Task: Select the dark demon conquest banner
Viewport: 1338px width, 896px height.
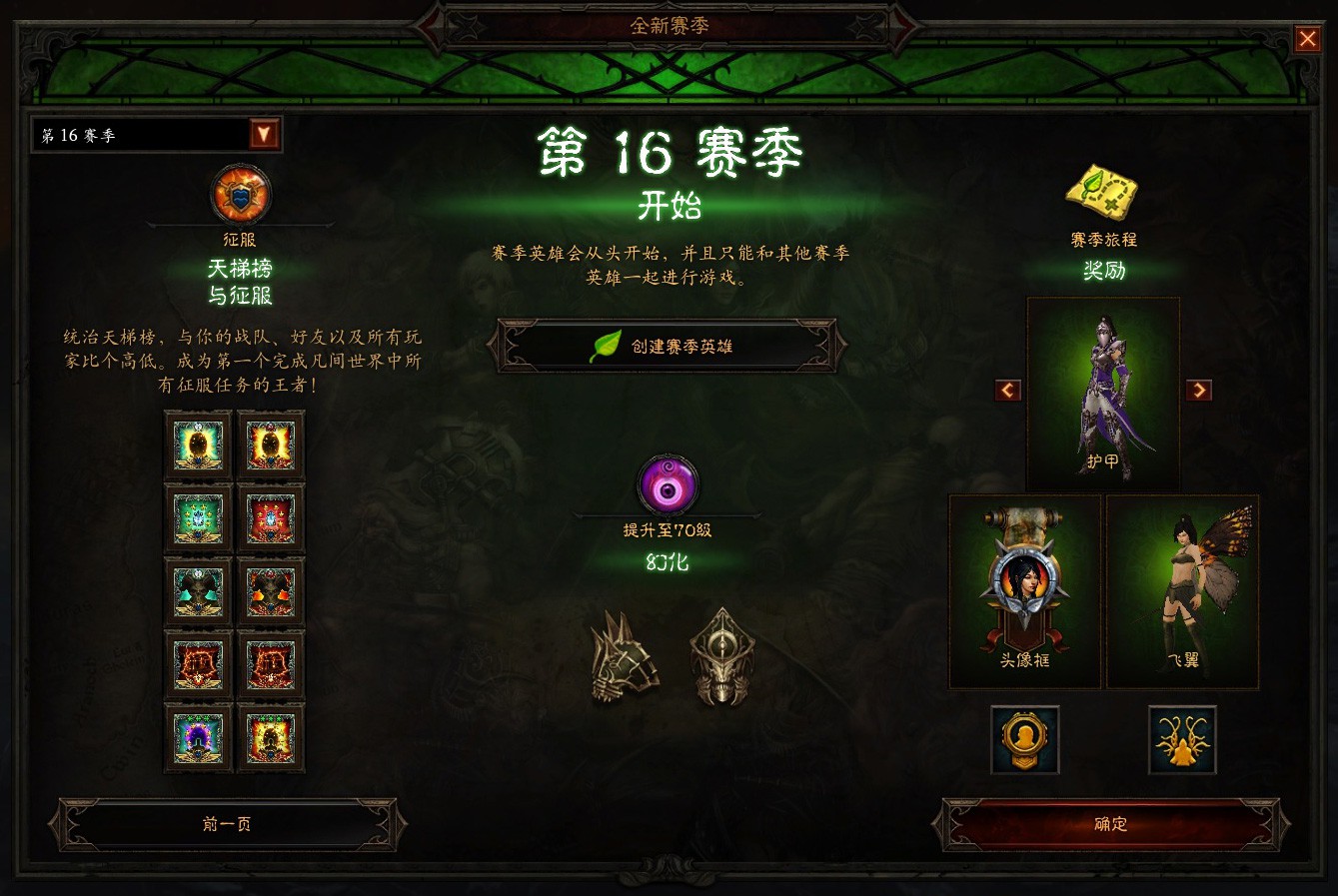Action: coord(197,590)
